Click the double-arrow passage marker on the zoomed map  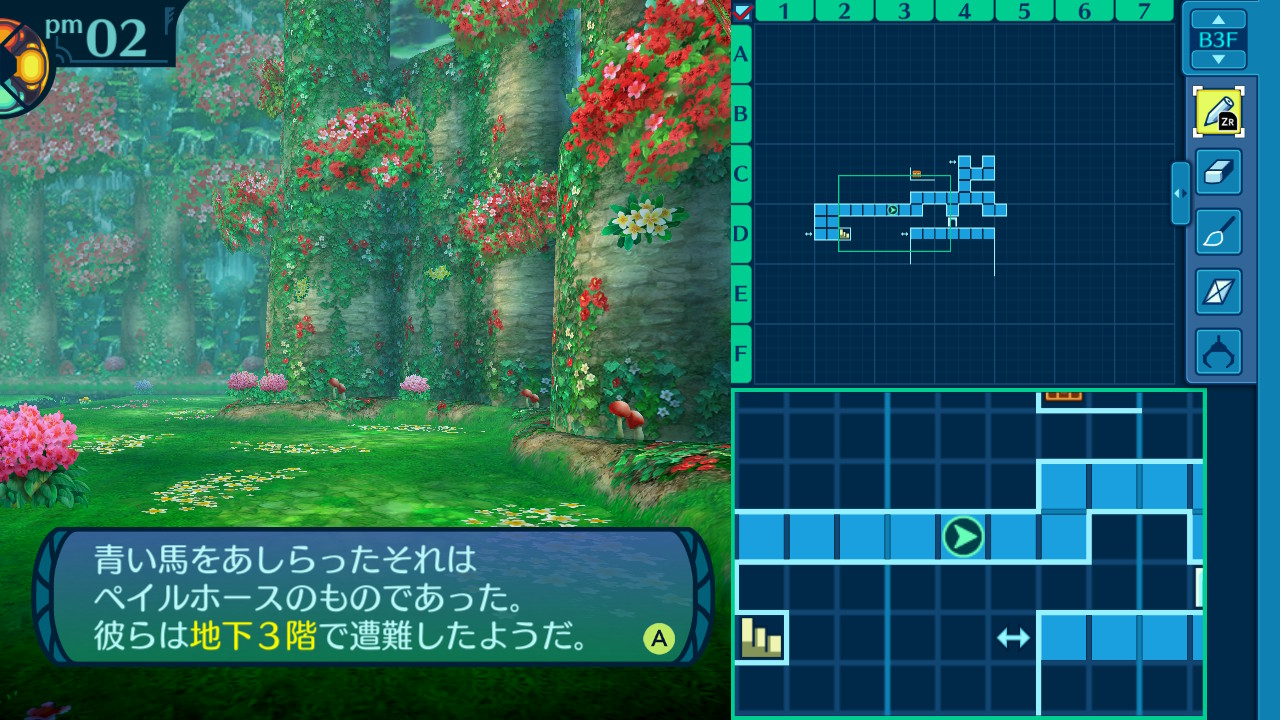pos(1013,637)
